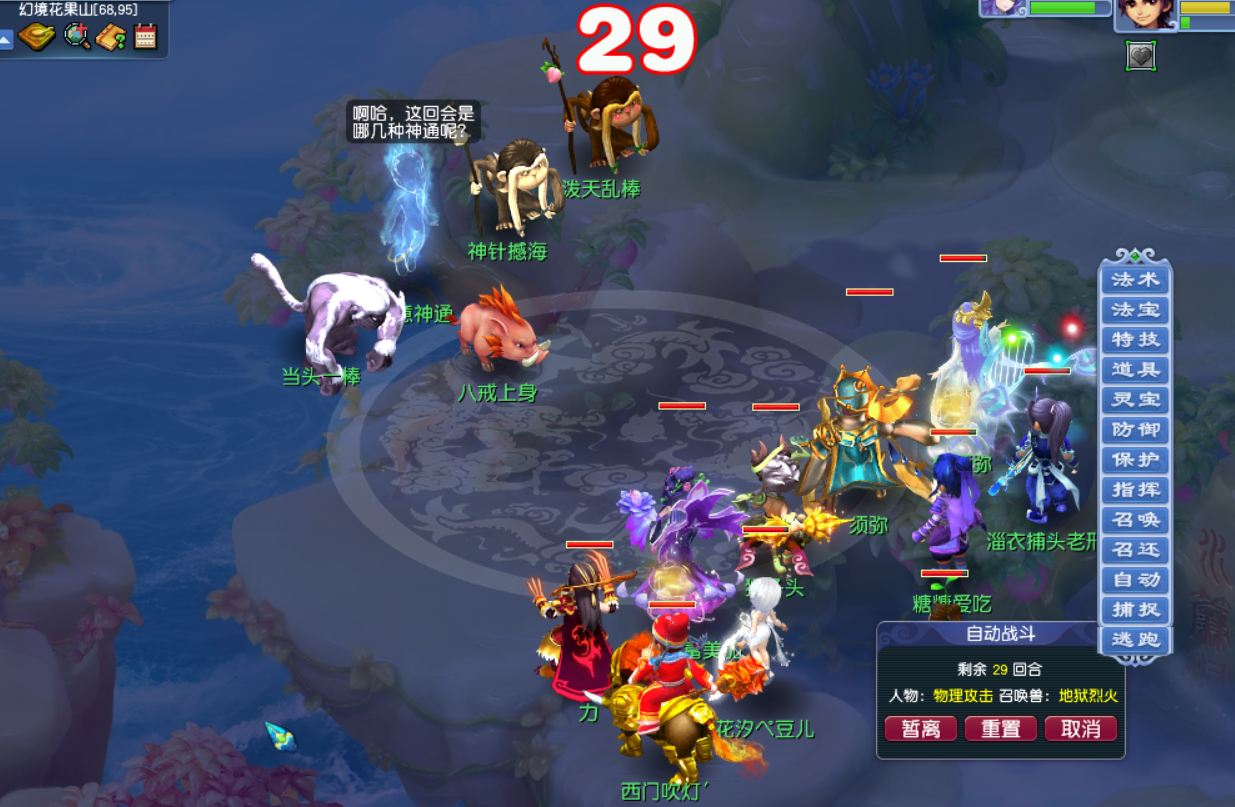Select the 特技 (Special Skill) command
Image resolution: width=1235 pixels, height=807 pixels.
pos(1135,340)
